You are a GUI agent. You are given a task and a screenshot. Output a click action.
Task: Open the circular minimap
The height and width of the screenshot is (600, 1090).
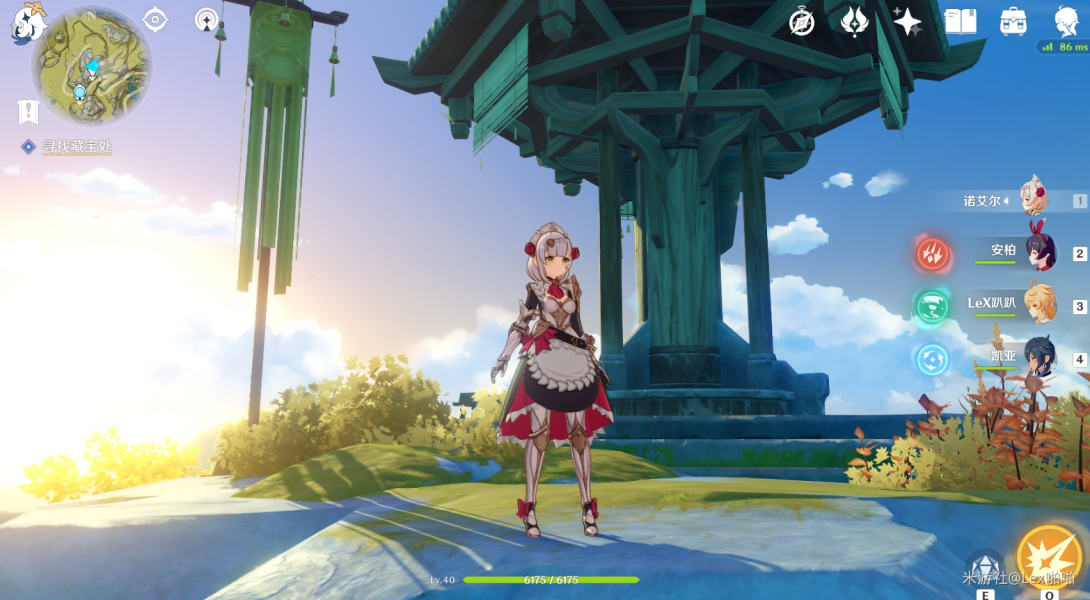click(x=92, y=66)
